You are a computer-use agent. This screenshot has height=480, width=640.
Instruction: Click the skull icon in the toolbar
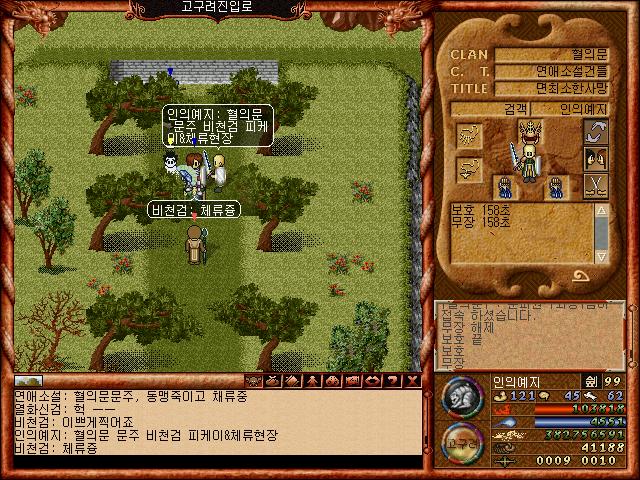tap(254, 381)
